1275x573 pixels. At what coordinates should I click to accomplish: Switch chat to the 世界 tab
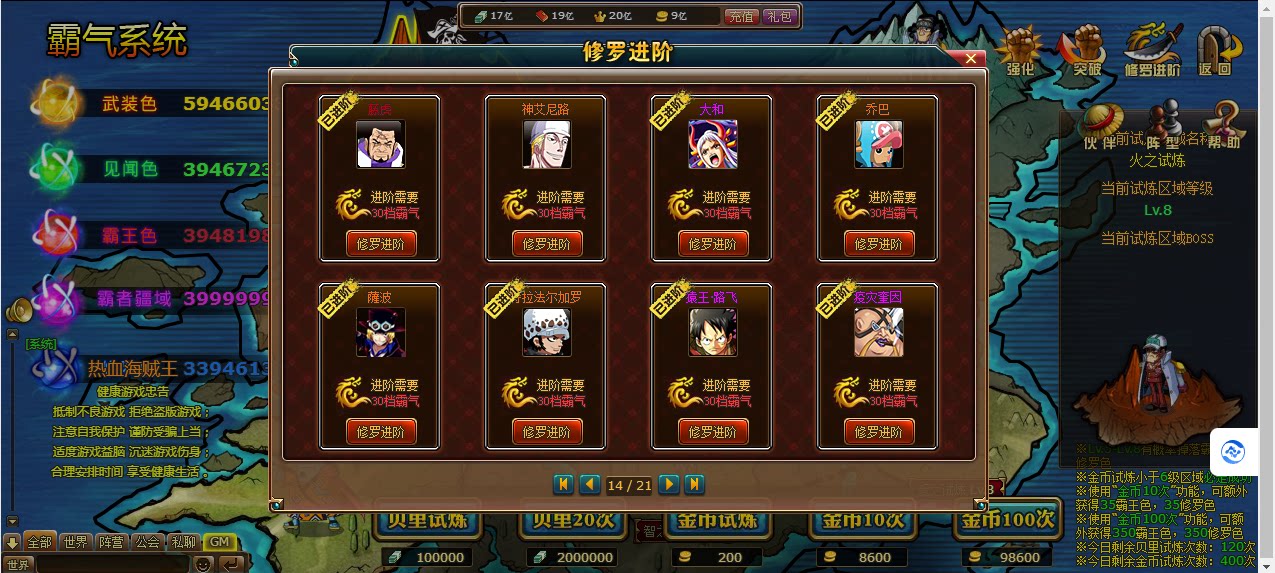click(x=75, y=542)
